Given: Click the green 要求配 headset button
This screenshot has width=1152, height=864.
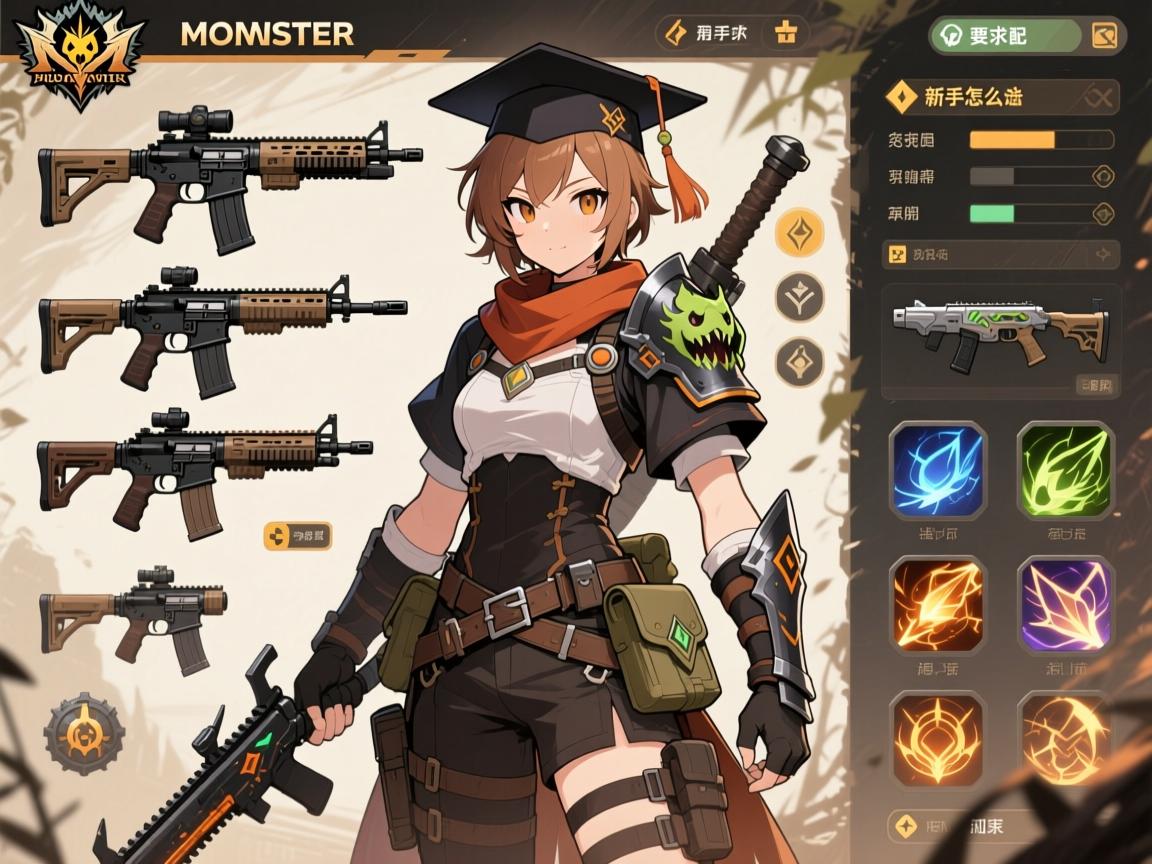Looking at the screenshot, I should point(1004,36).
